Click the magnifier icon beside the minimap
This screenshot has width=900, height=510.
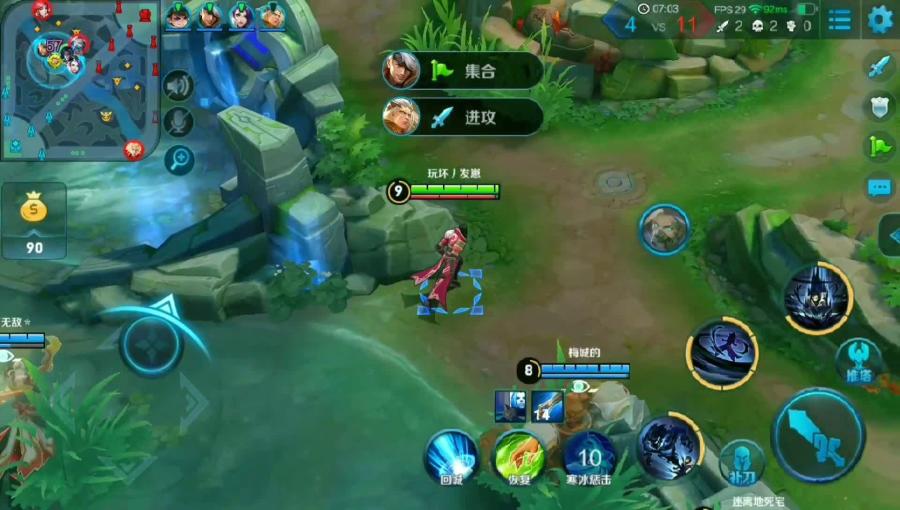point(178,158)
